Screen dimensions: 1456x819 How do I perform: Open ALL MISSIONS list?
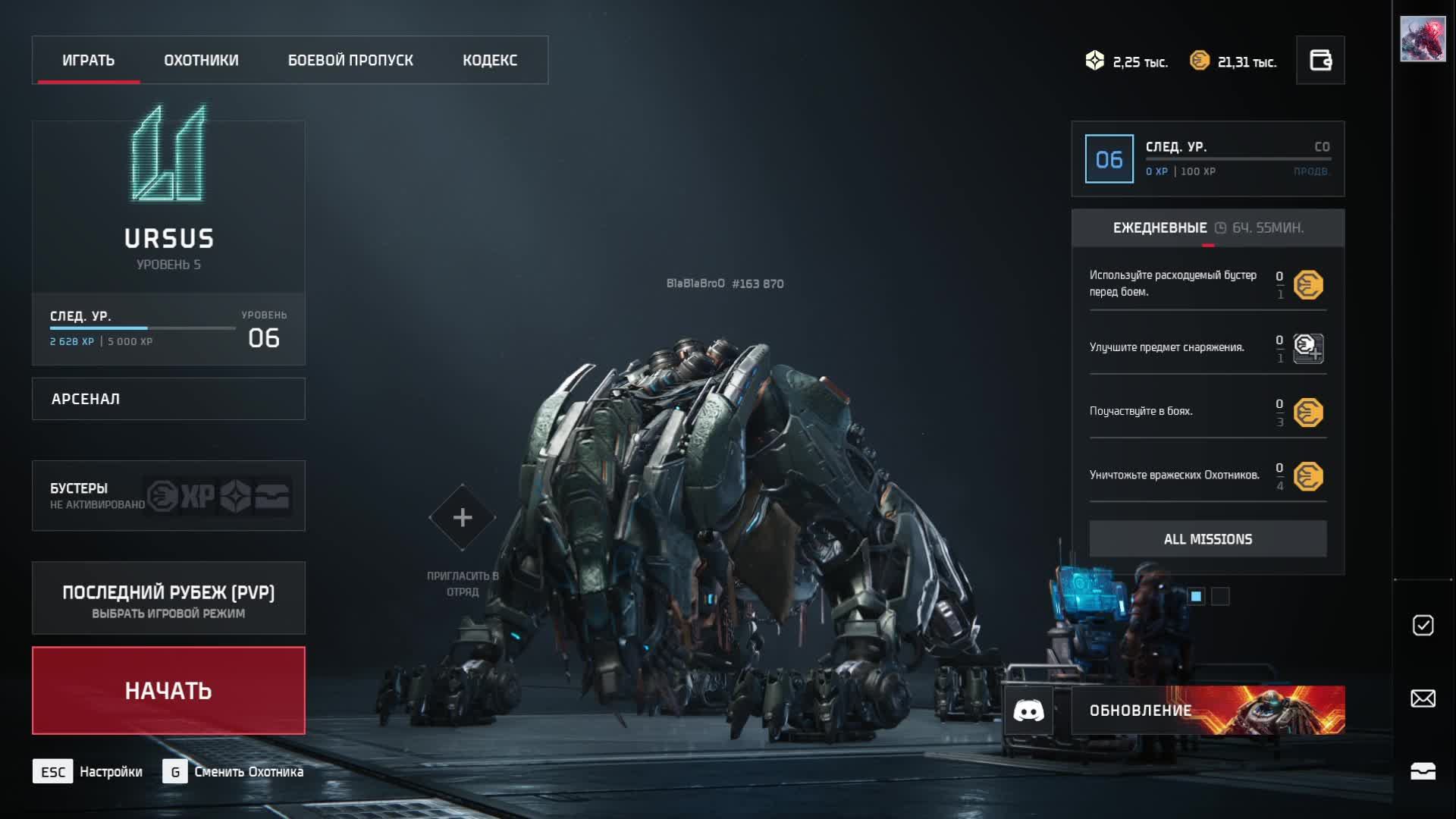(x=1208, y=539)
